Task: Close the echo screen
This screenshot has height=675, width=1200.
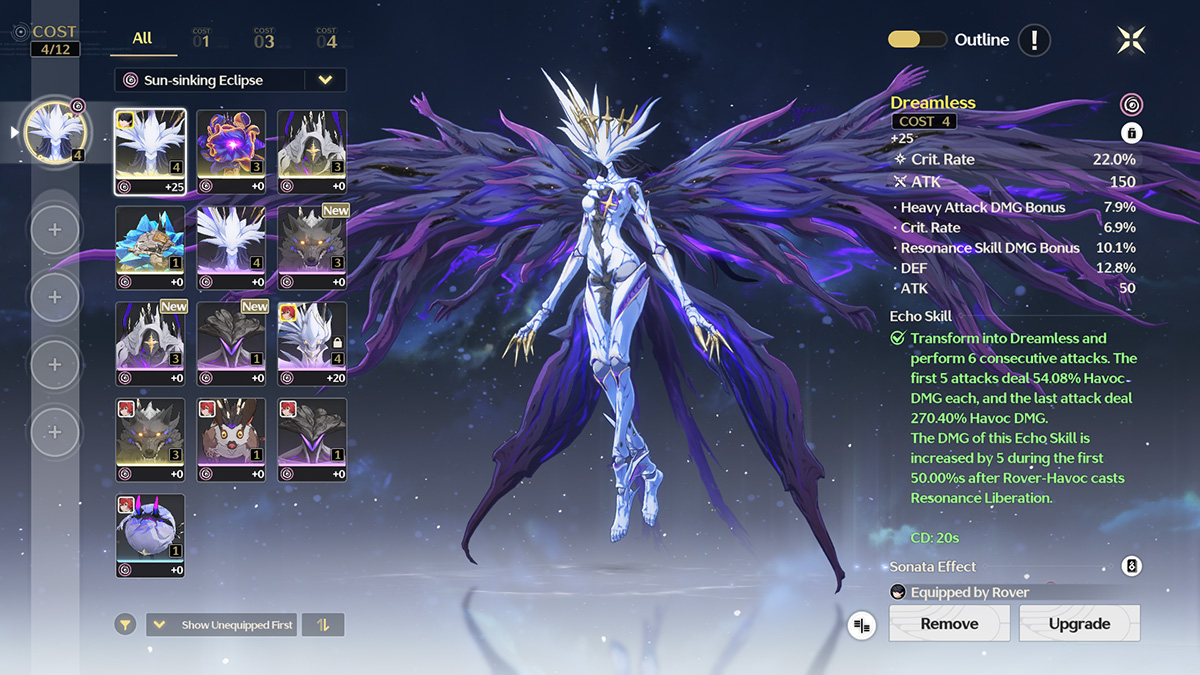Action: pyautogui.click(x=1131, y=40)
